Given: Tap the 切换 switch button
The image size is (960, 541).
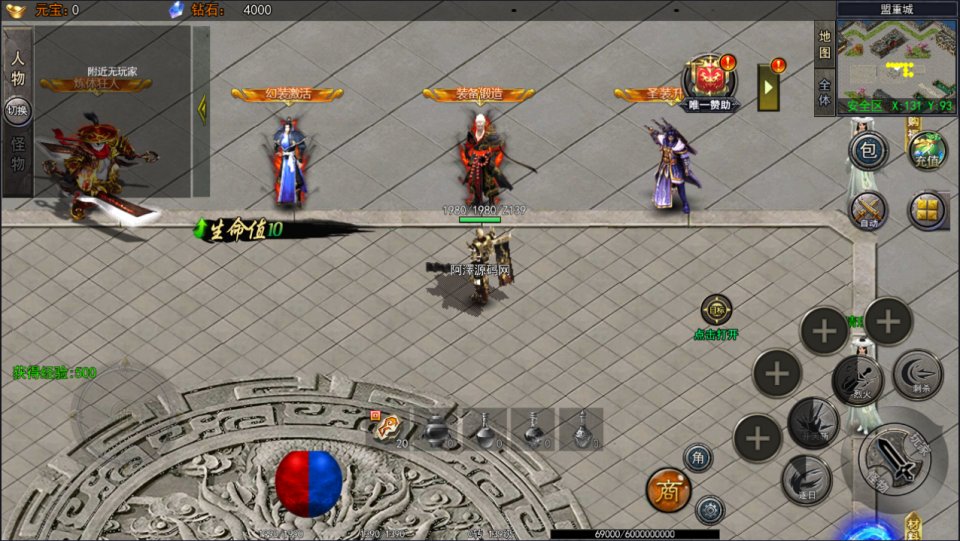Looking at the screenshot, I should click(17, 110).
